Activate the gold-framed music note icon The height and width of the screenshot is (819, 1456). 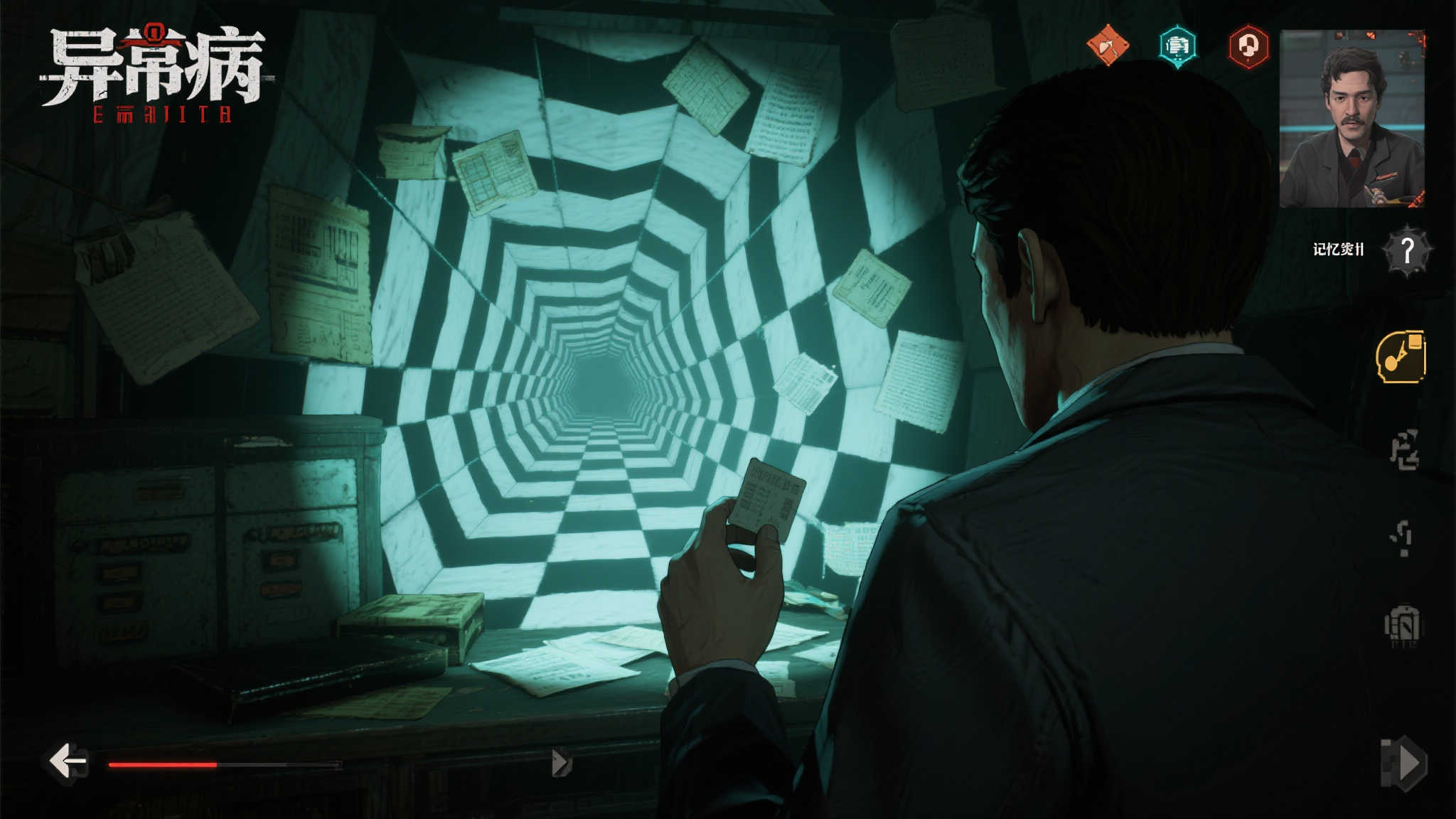pos(1401,357)
